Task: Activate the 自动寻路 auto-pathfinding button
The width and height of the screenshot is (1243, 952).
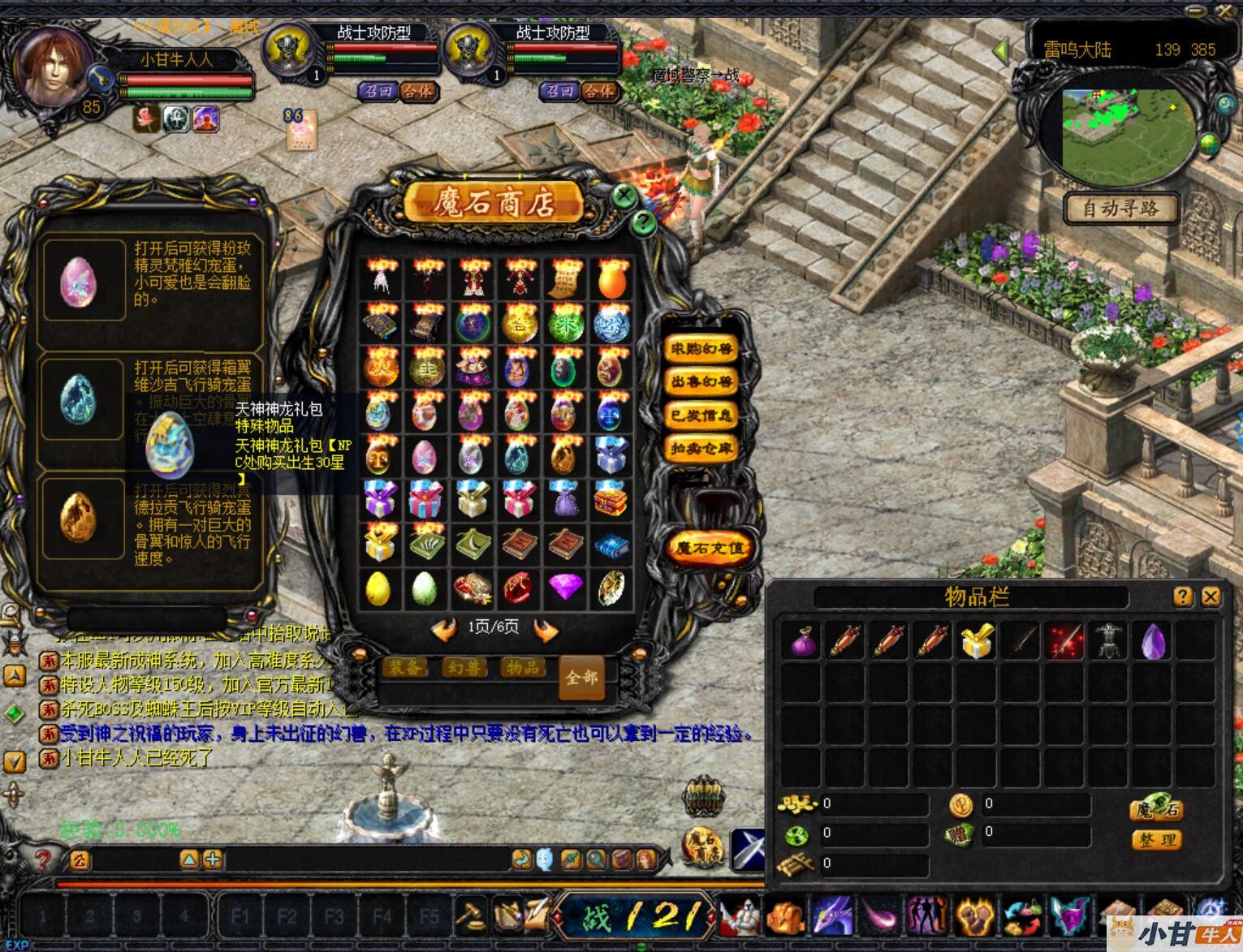Action: point(1121,209)
